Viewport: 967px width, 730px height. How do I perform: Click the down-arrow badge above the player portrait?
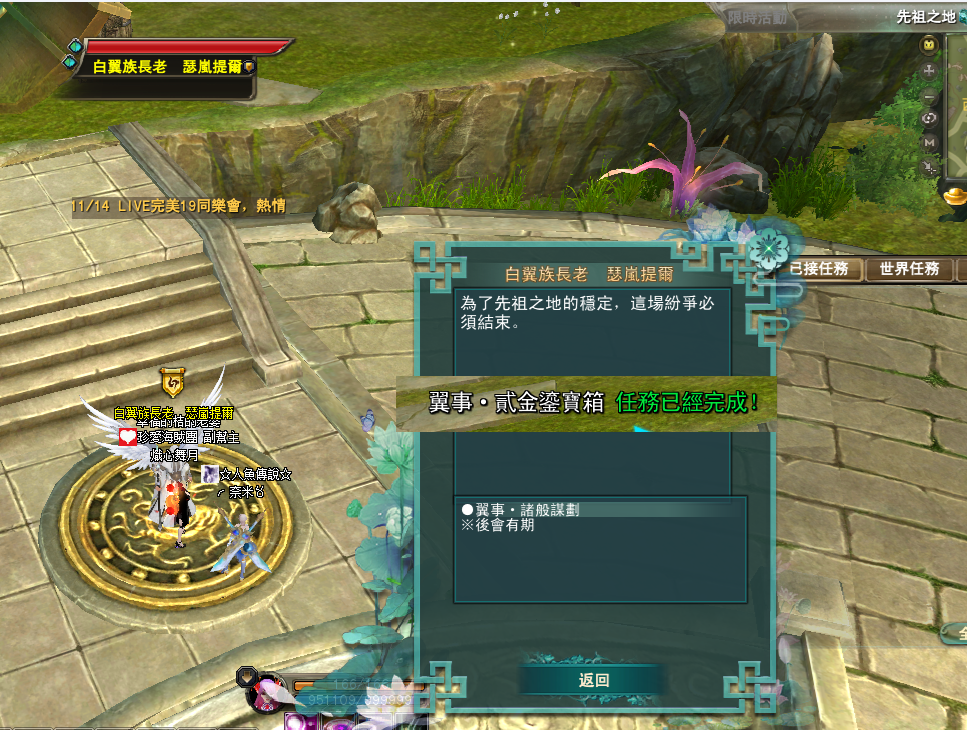coord(245,677)
